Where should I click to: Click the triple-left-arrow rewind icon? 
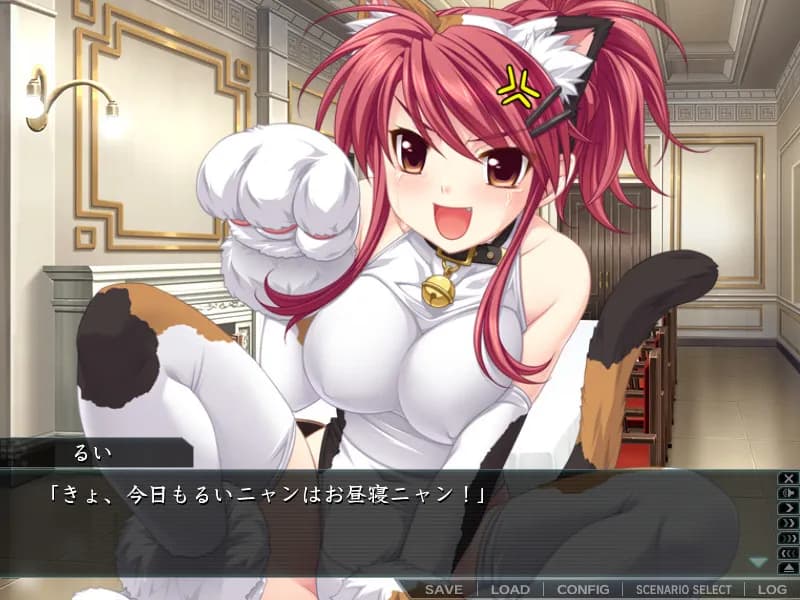788,553
